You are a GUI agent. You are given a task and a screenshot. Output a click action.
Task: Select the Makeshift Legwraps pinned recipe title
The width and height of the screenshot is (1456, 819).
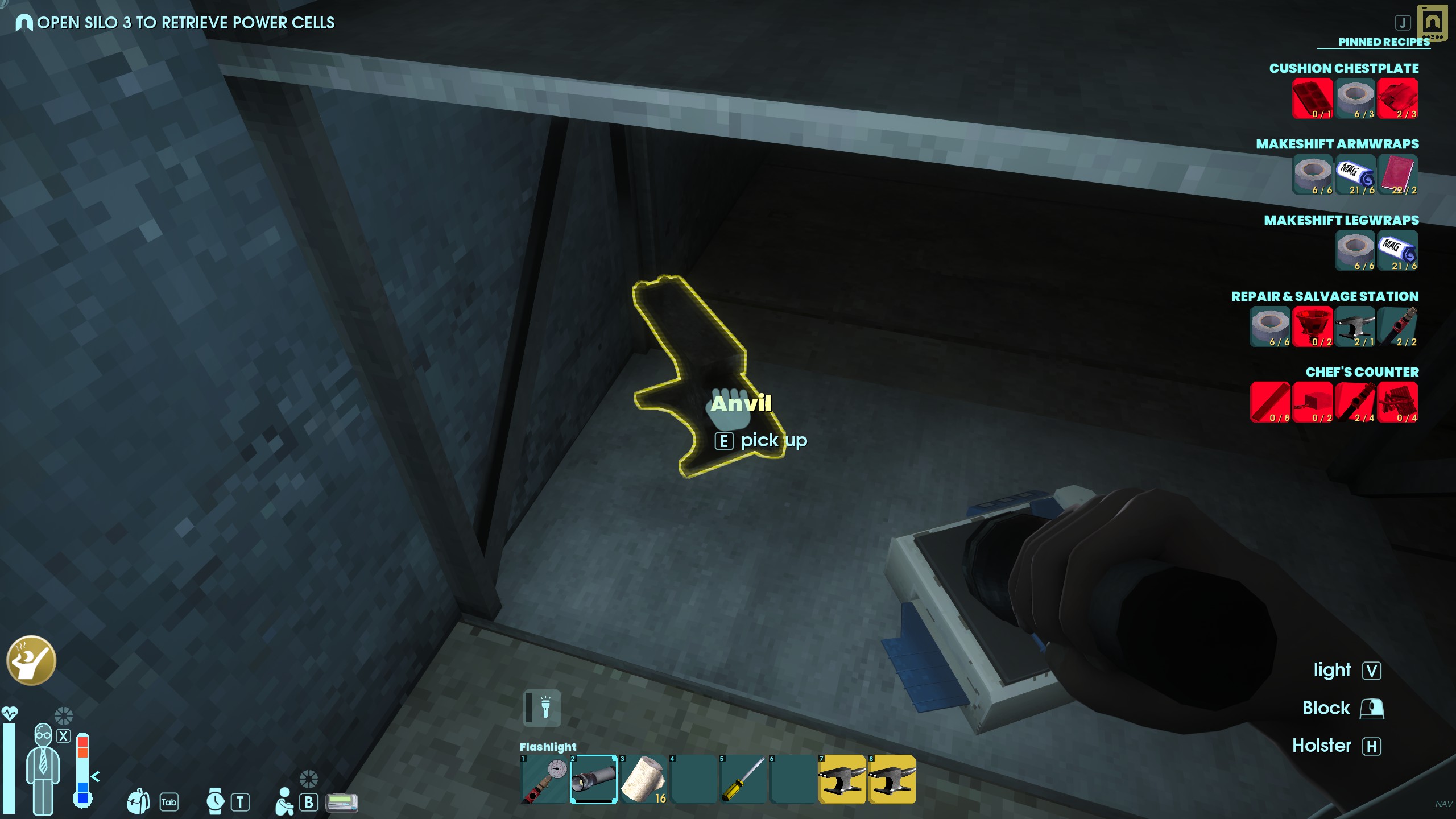pyautogui.click(x=1341, y=220)
